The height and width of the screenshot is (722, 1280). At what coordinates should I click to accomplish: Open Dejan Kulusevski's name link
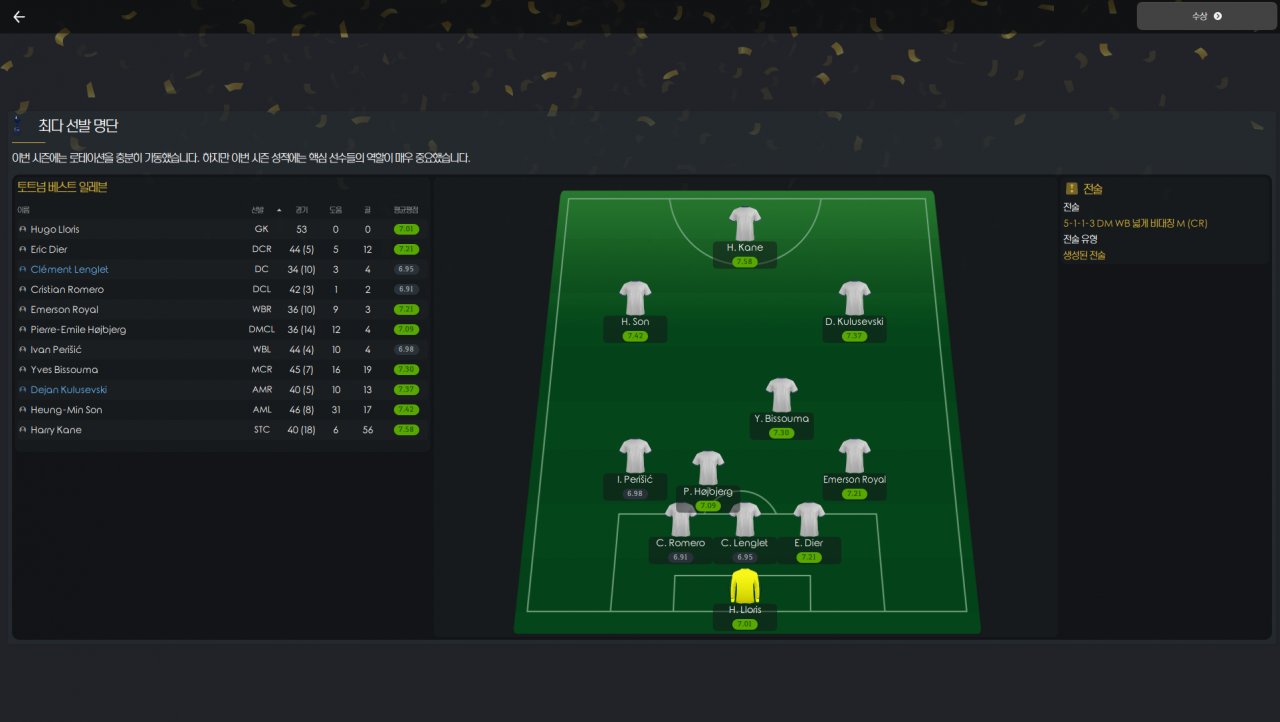click(68, 389)
